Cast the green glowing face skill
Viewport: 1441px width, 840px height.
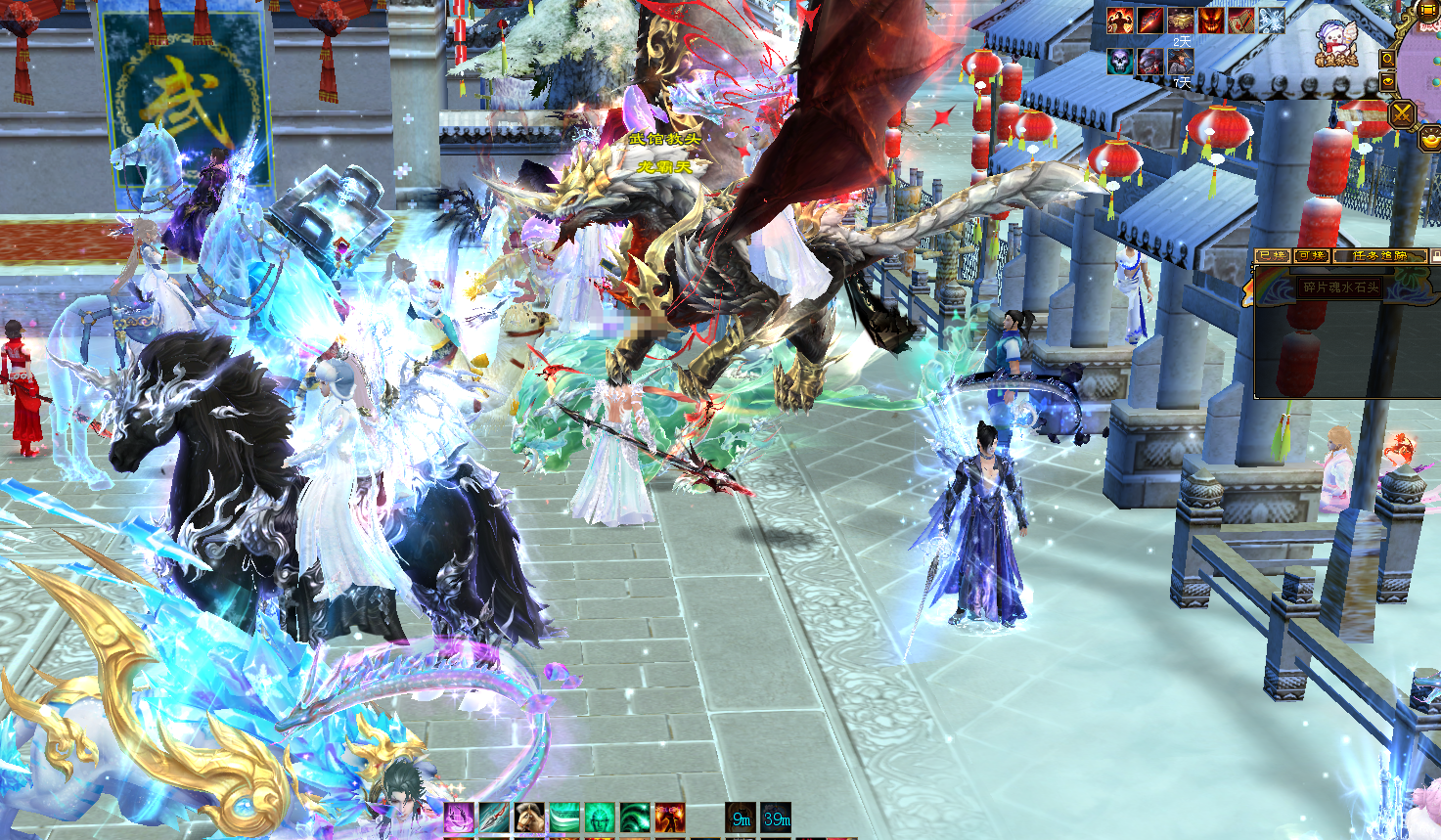pos(600,818)
